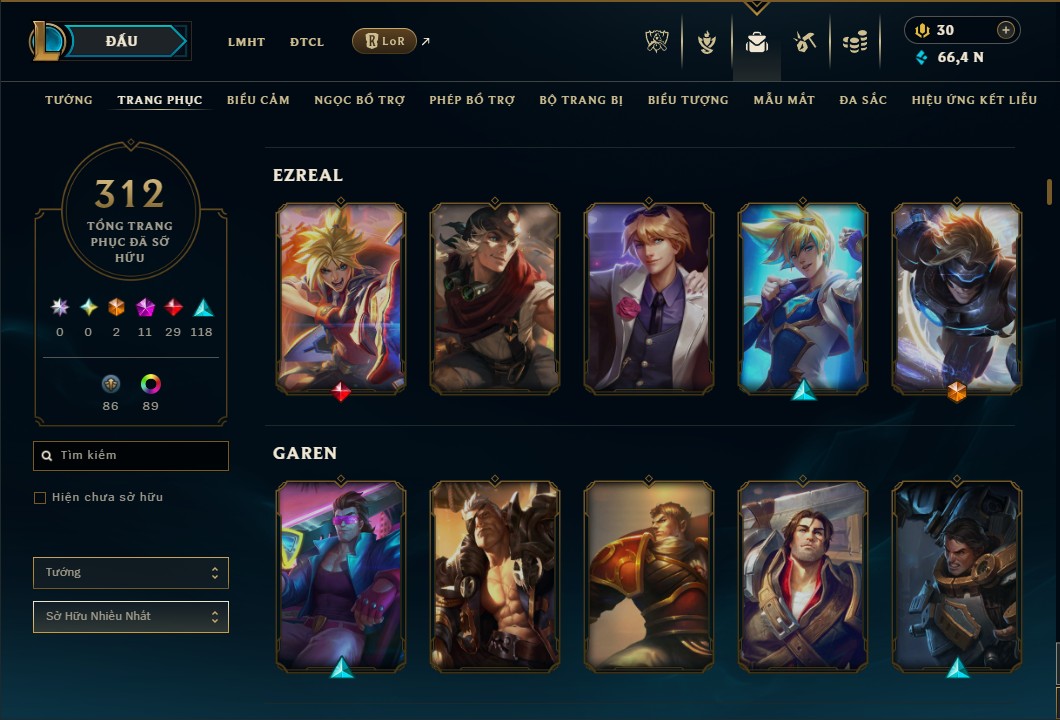Start a match with the ĐẤU button
This screenshot has width=1060, height=720.
[x=122, y=41]
